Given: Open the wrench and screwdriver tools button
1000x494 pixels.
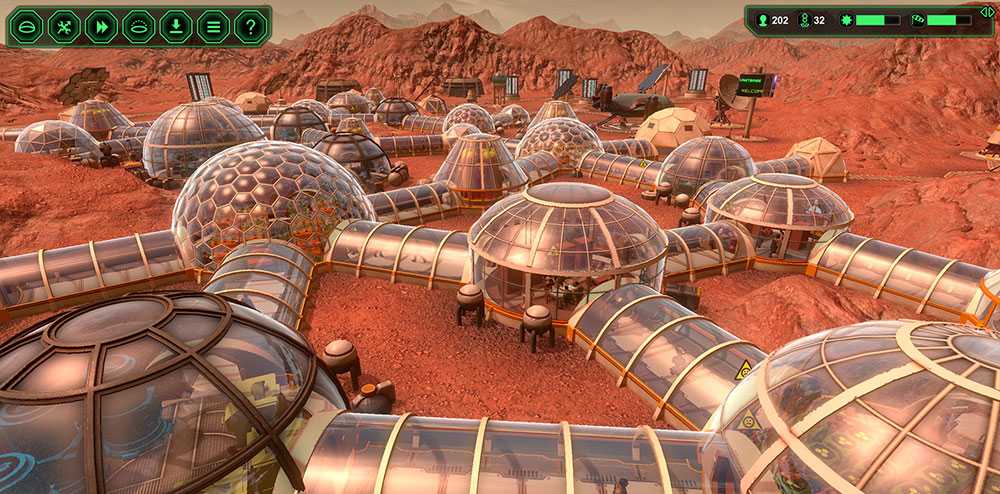Looking at the screenshot, I should click(64, 27).
